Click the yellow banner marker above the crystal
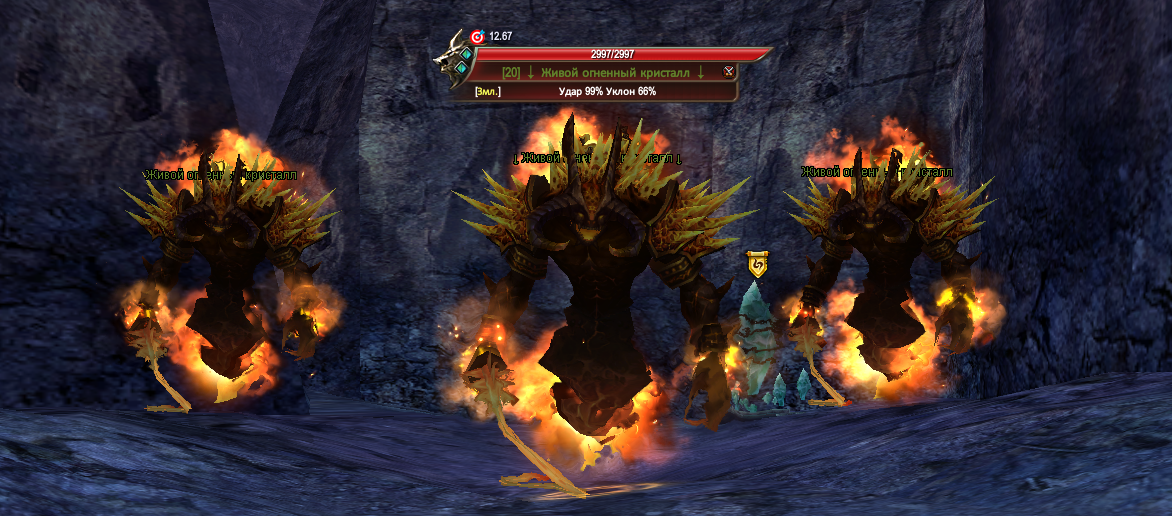1172x516 pixels. pyautogui.click(x=758, y=265)
